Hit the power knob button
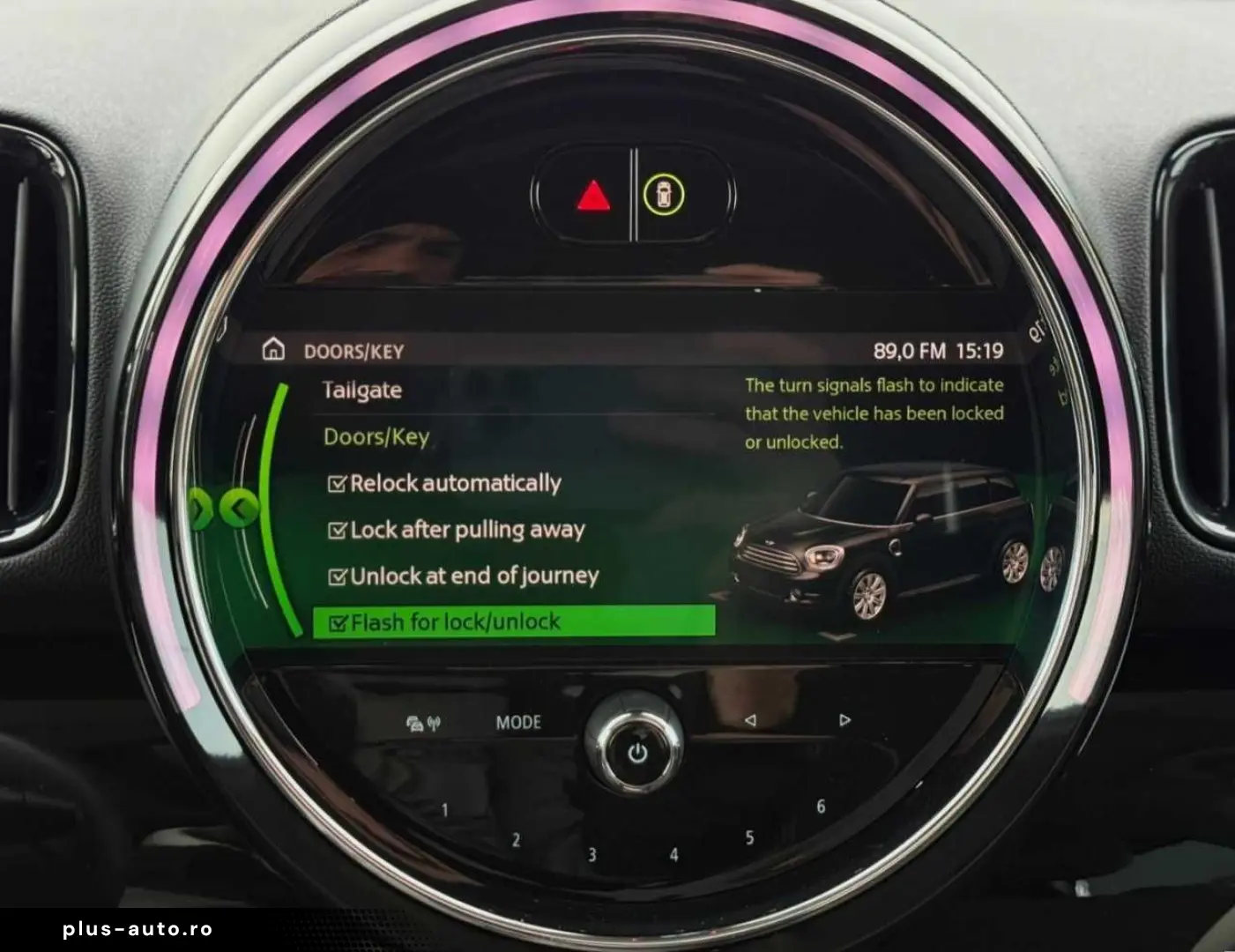Viewport: 1235px width, 952px height. [637, 754]
